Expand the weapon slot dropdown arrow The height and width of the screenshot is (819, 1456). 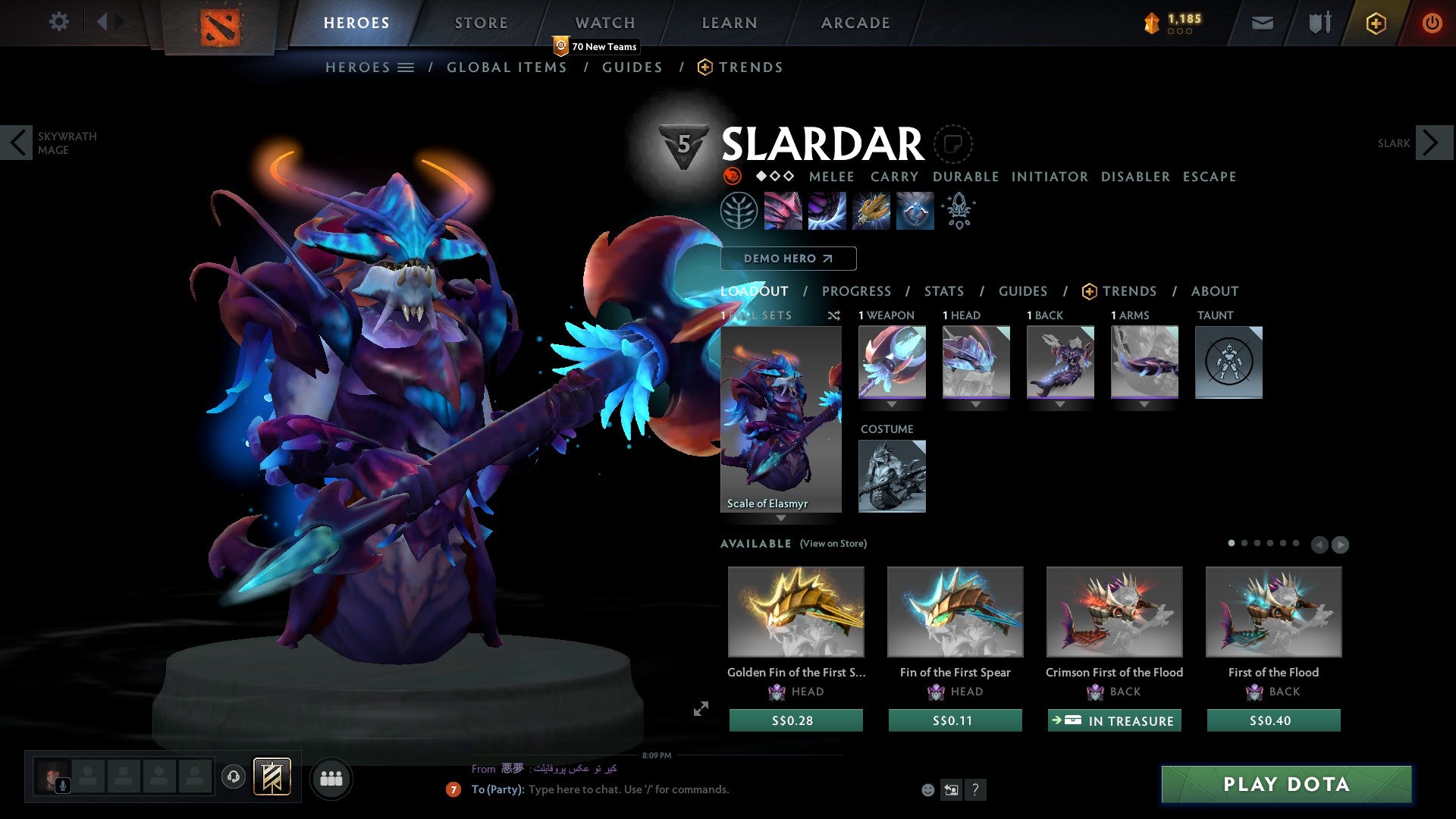[891, 404]
